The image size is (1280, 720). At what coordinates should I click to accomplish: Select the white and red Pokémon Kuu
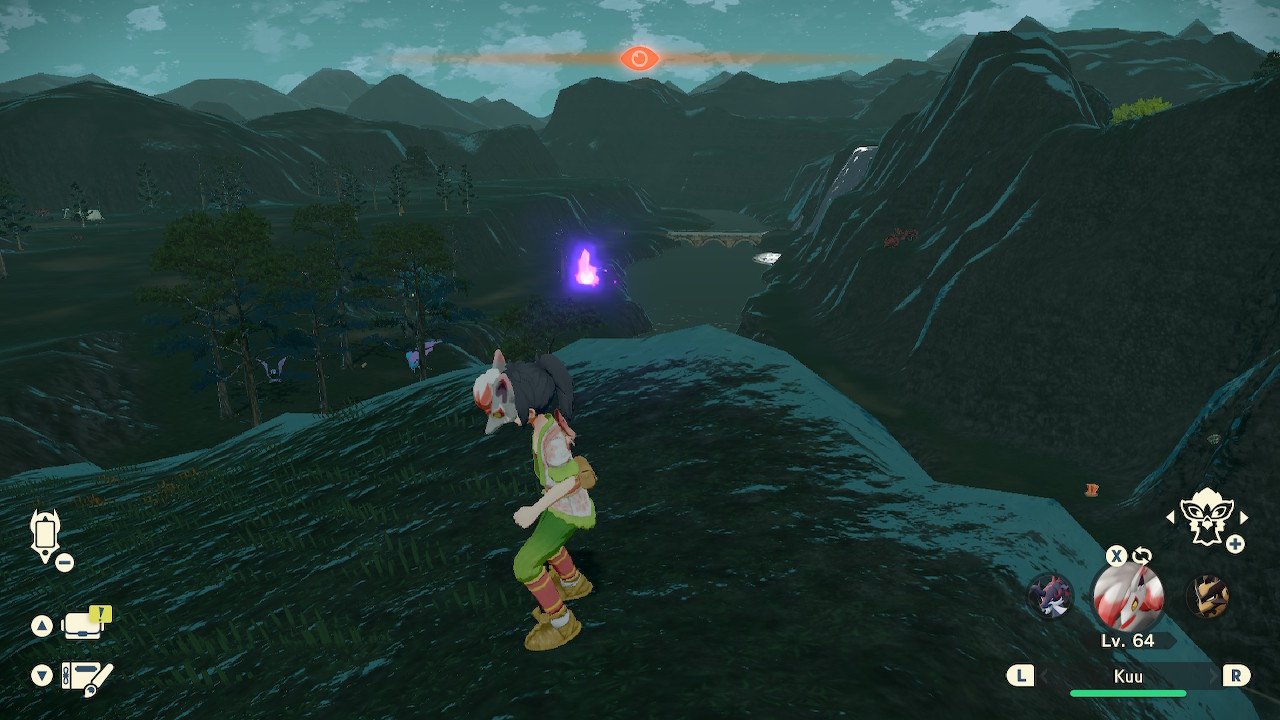[1127, 597]
